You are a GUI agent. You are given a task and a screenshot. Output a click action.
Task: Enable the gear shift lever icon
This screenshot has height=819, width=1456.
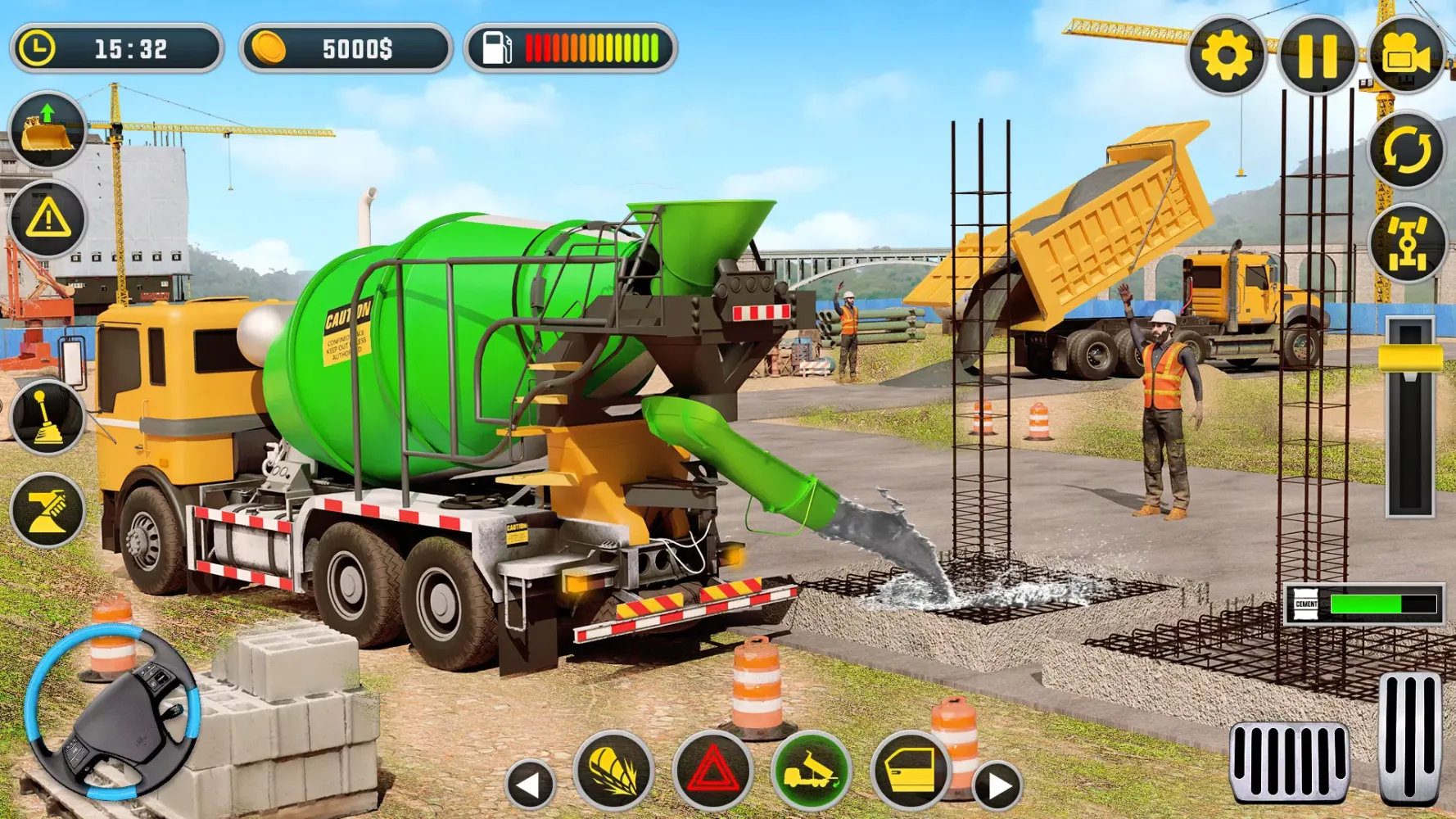point(49,420)
